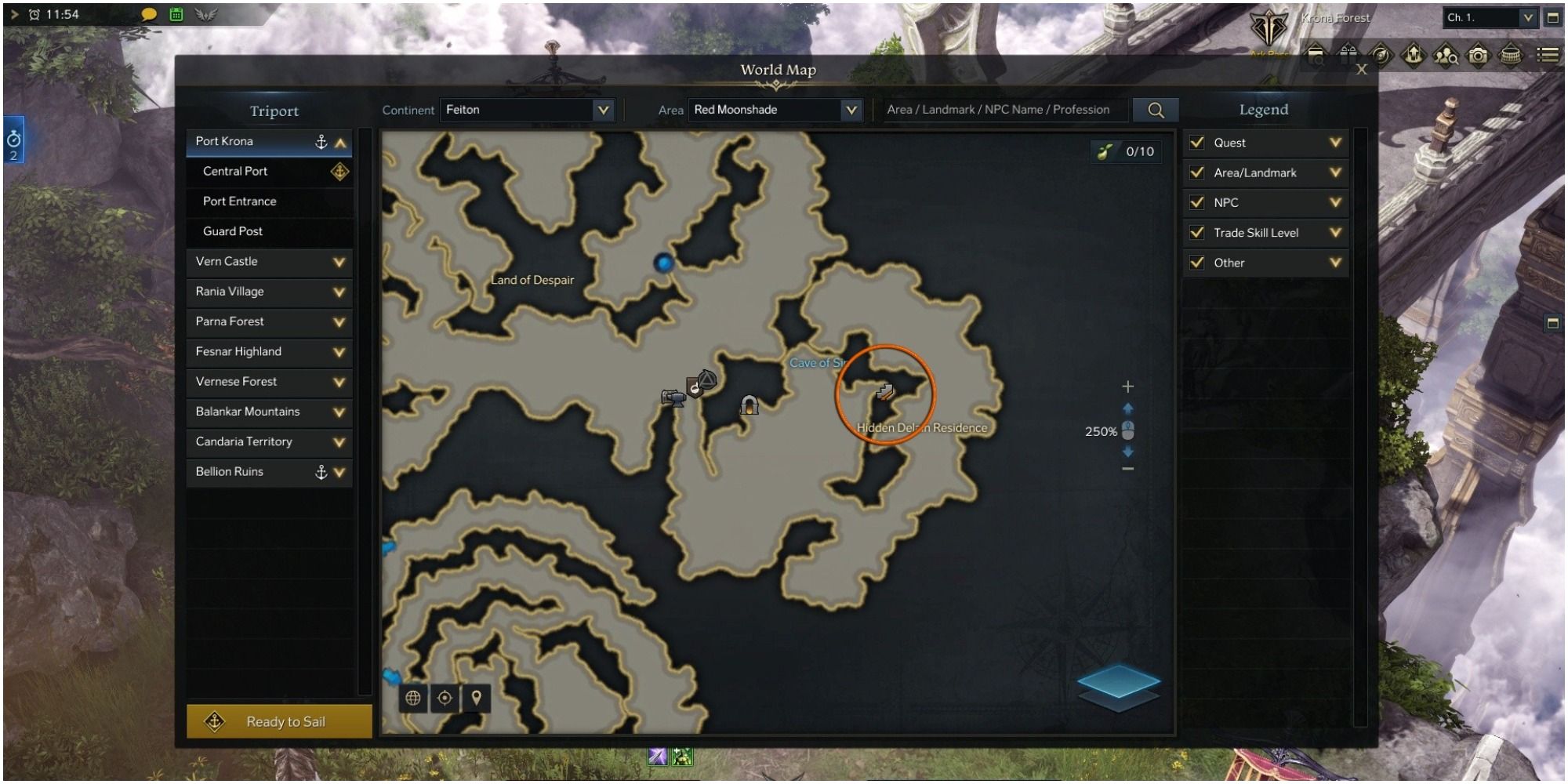Click the zoom plus control near 250%
The height and width of the screenshot is (784, 1568).
coord(1128,385)
